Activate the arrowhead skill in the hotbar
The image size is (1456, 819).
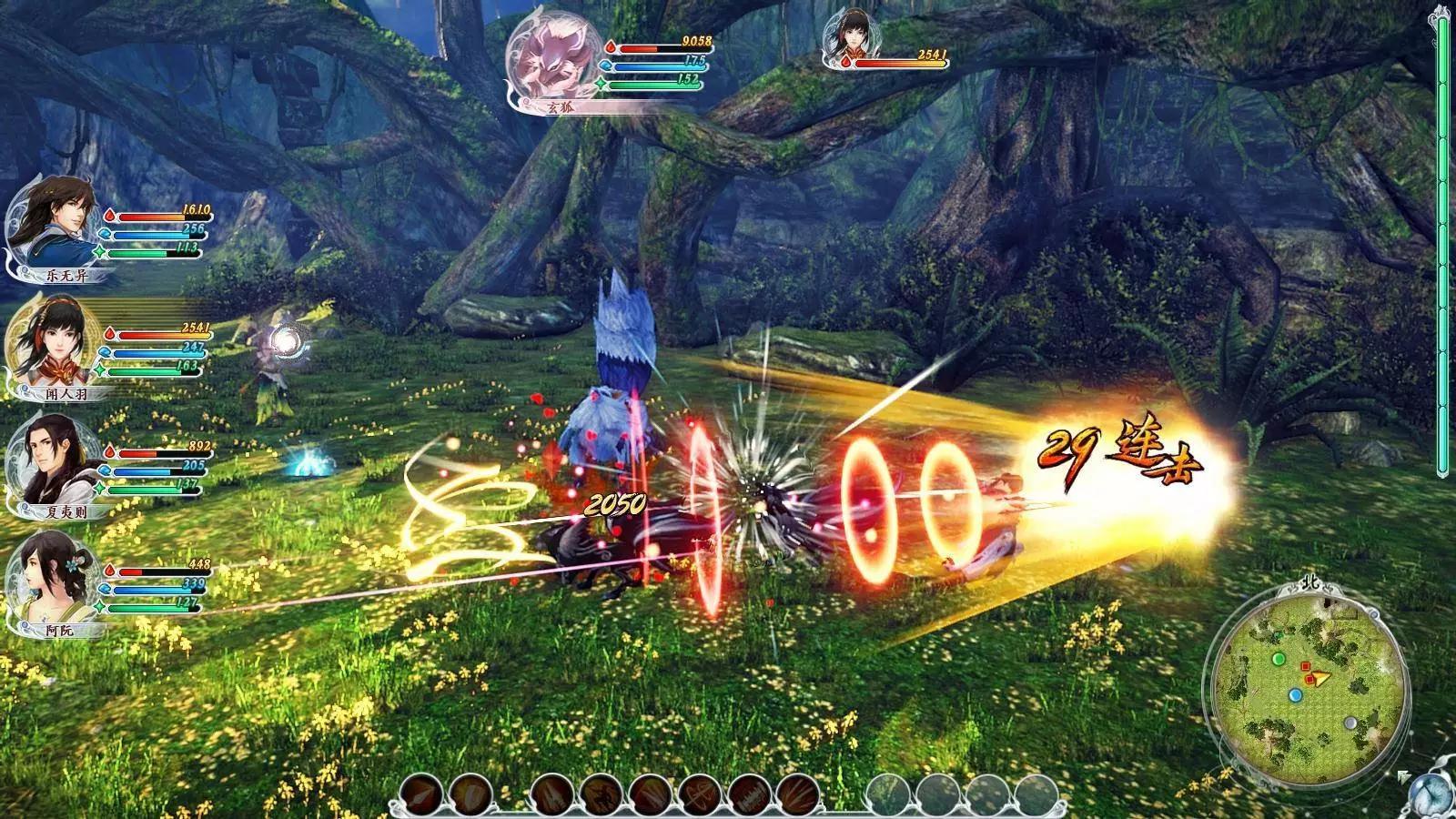[420, 795]
